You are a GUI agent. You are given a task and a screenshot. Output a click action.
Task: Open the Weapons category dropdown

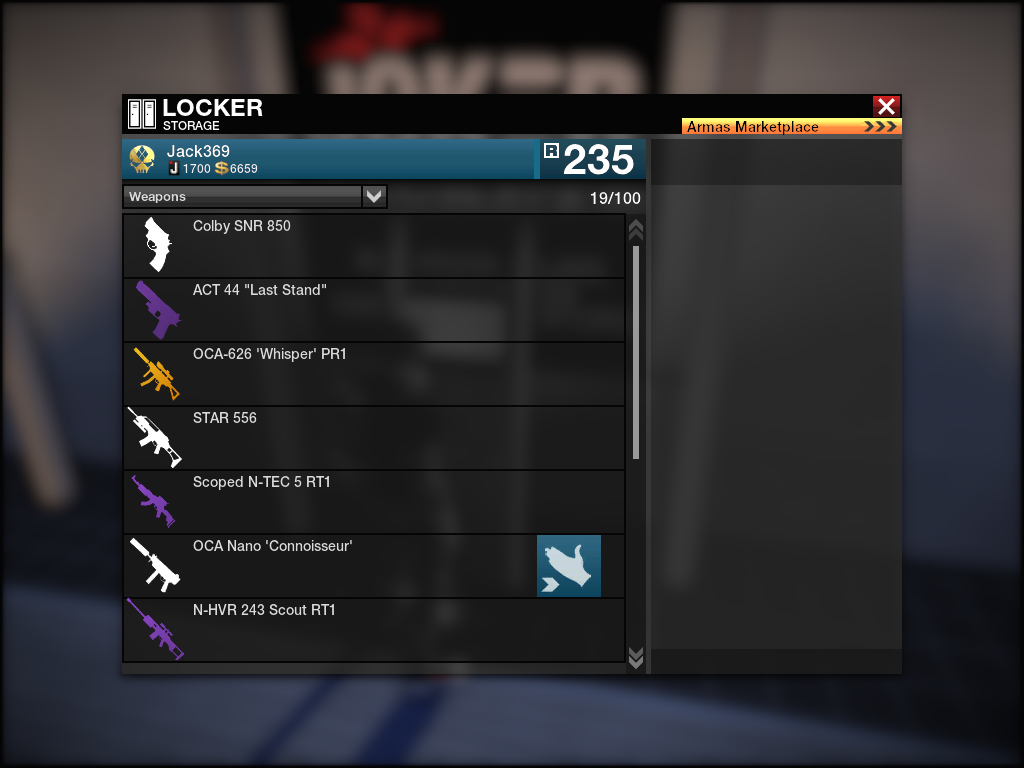coord(374,197)
